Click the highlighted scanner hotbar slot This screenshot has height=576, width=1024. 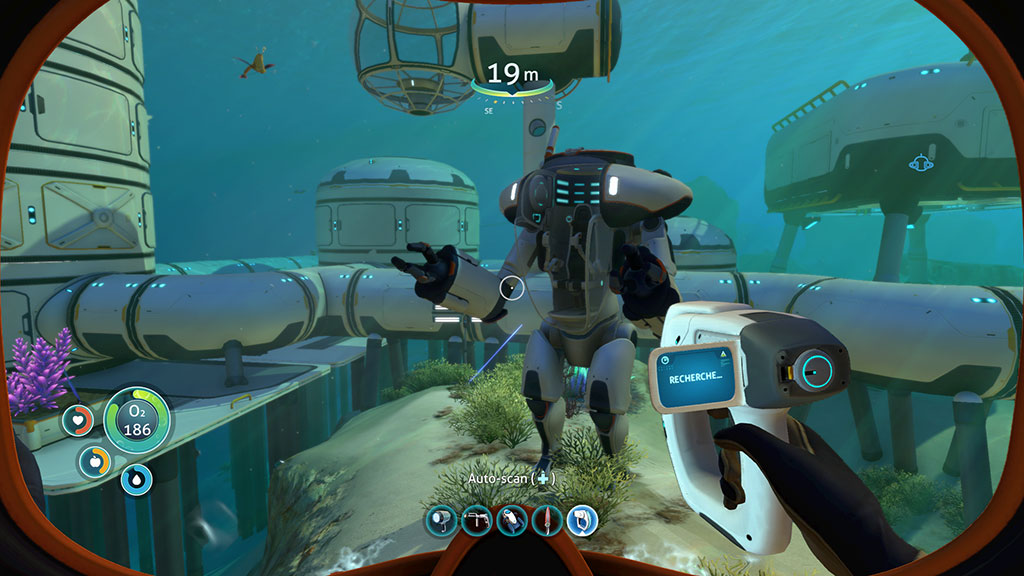[582, 519]
